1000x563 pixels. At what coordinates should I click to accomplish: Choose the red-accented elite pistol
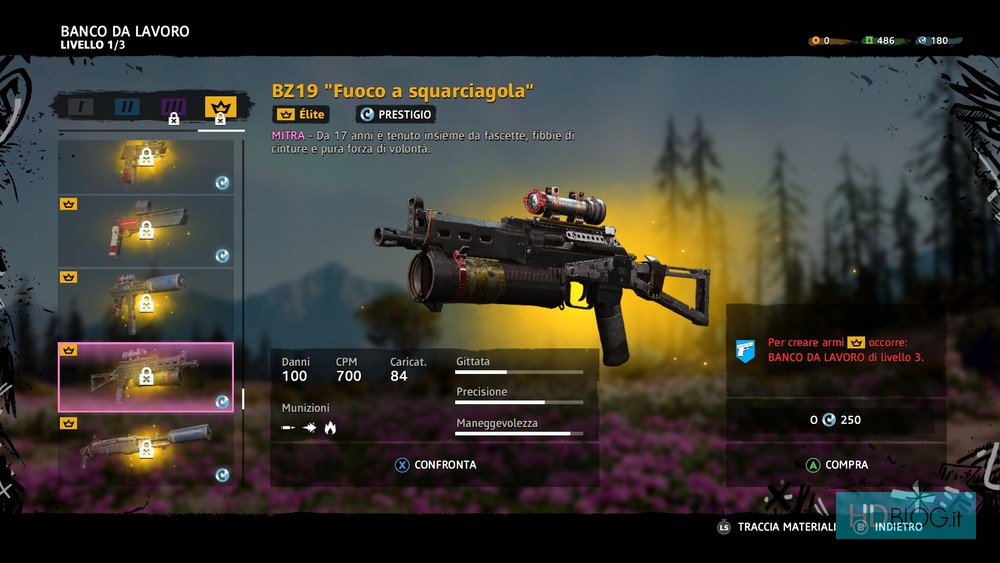click(x=146, y=230)
